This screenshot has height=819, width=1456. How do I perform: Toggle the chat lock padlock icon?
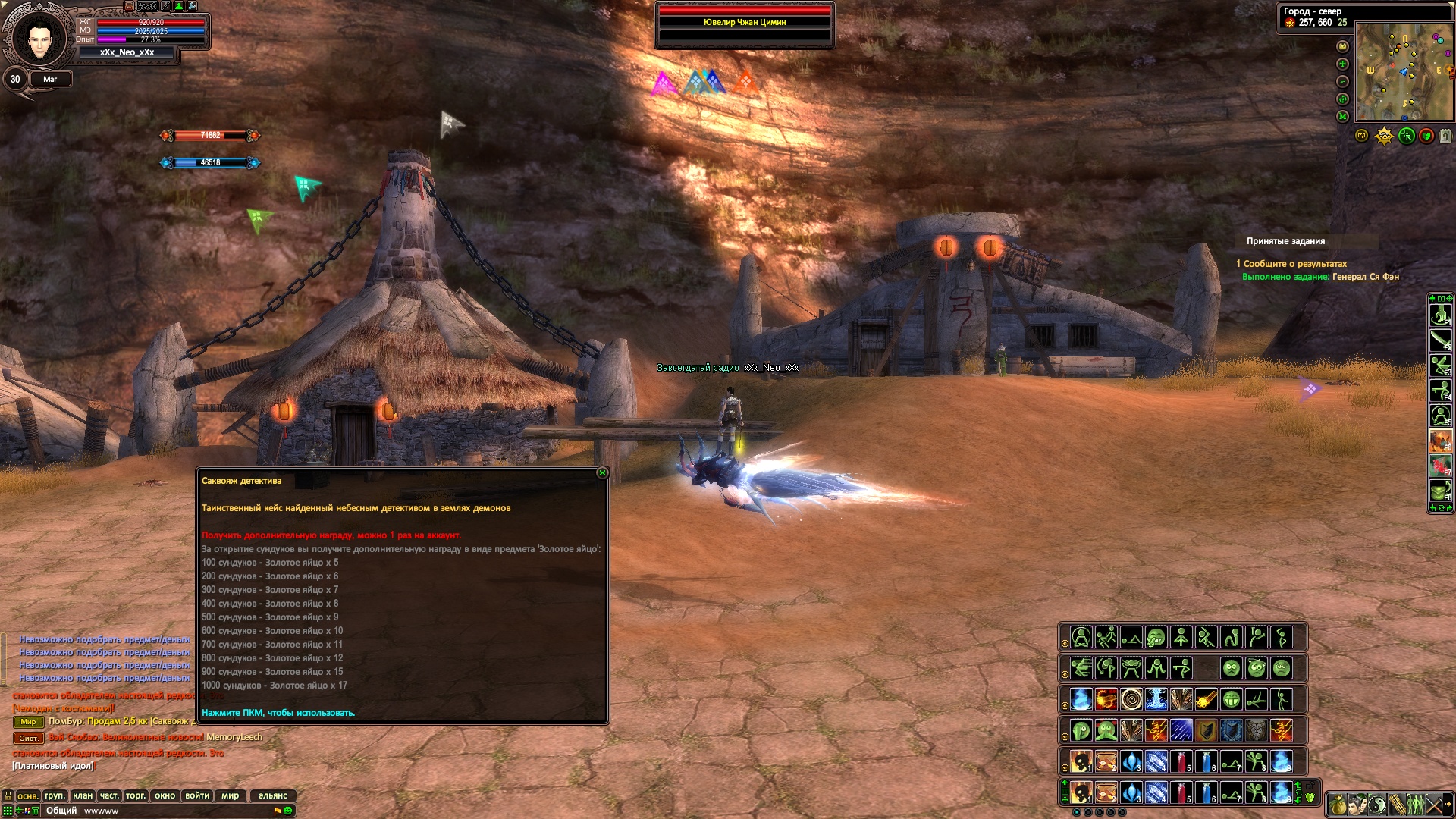(x=8, y=795)
